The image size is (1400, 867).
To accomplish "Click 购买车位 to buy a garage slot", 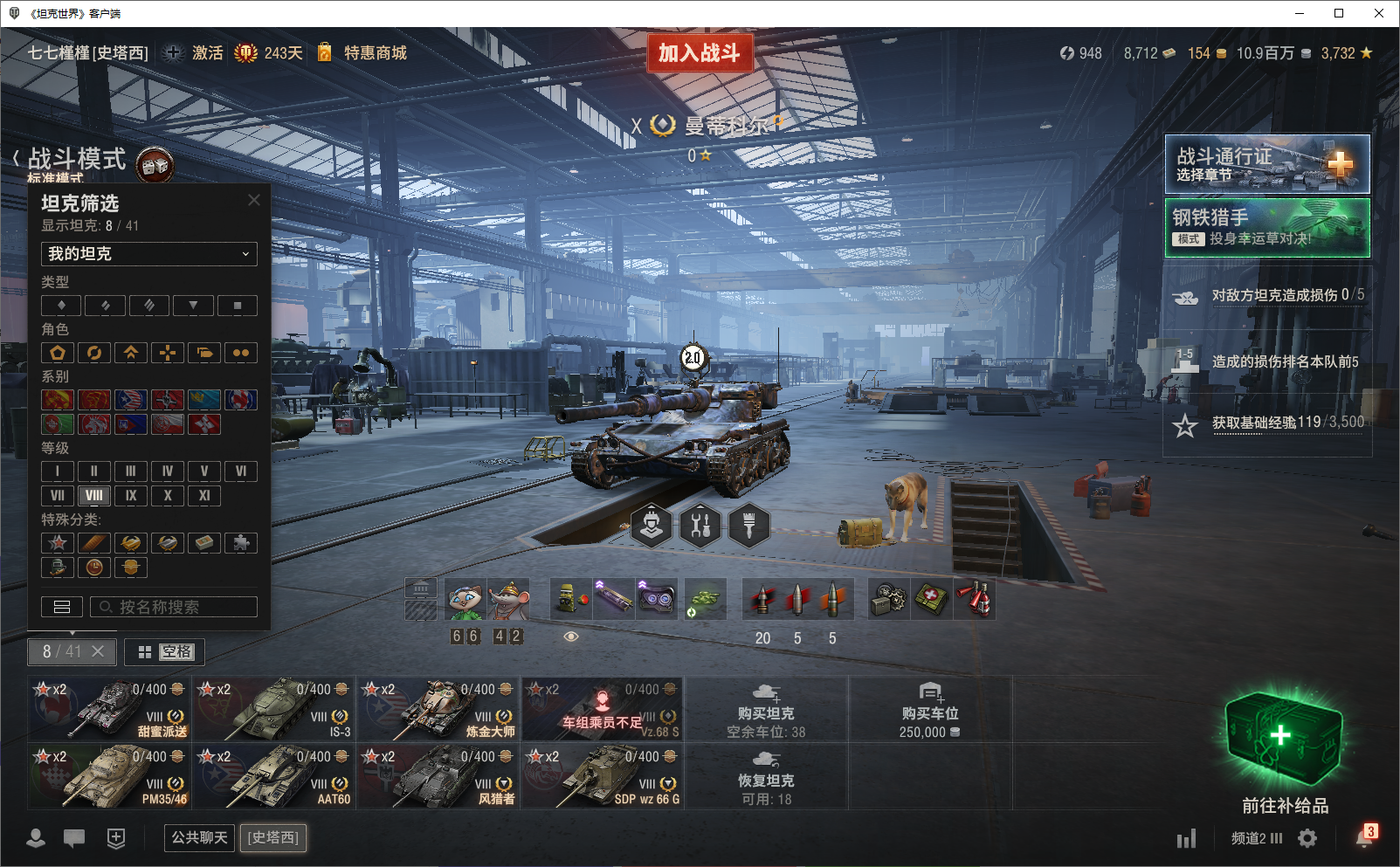I will tap(930, 708).
